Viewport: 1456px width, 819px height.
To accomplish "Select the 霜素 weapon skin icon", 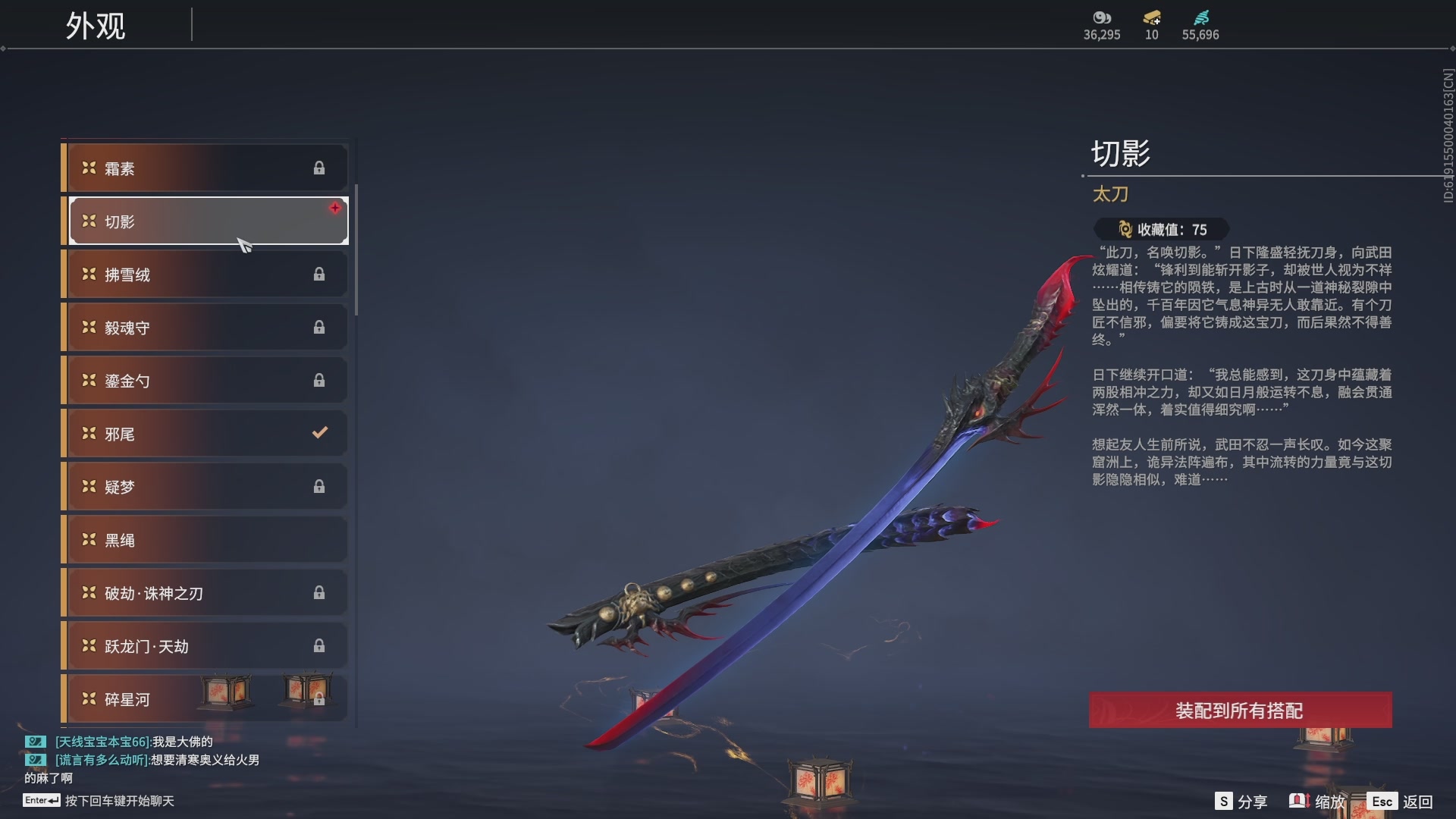I will (88, 168).
